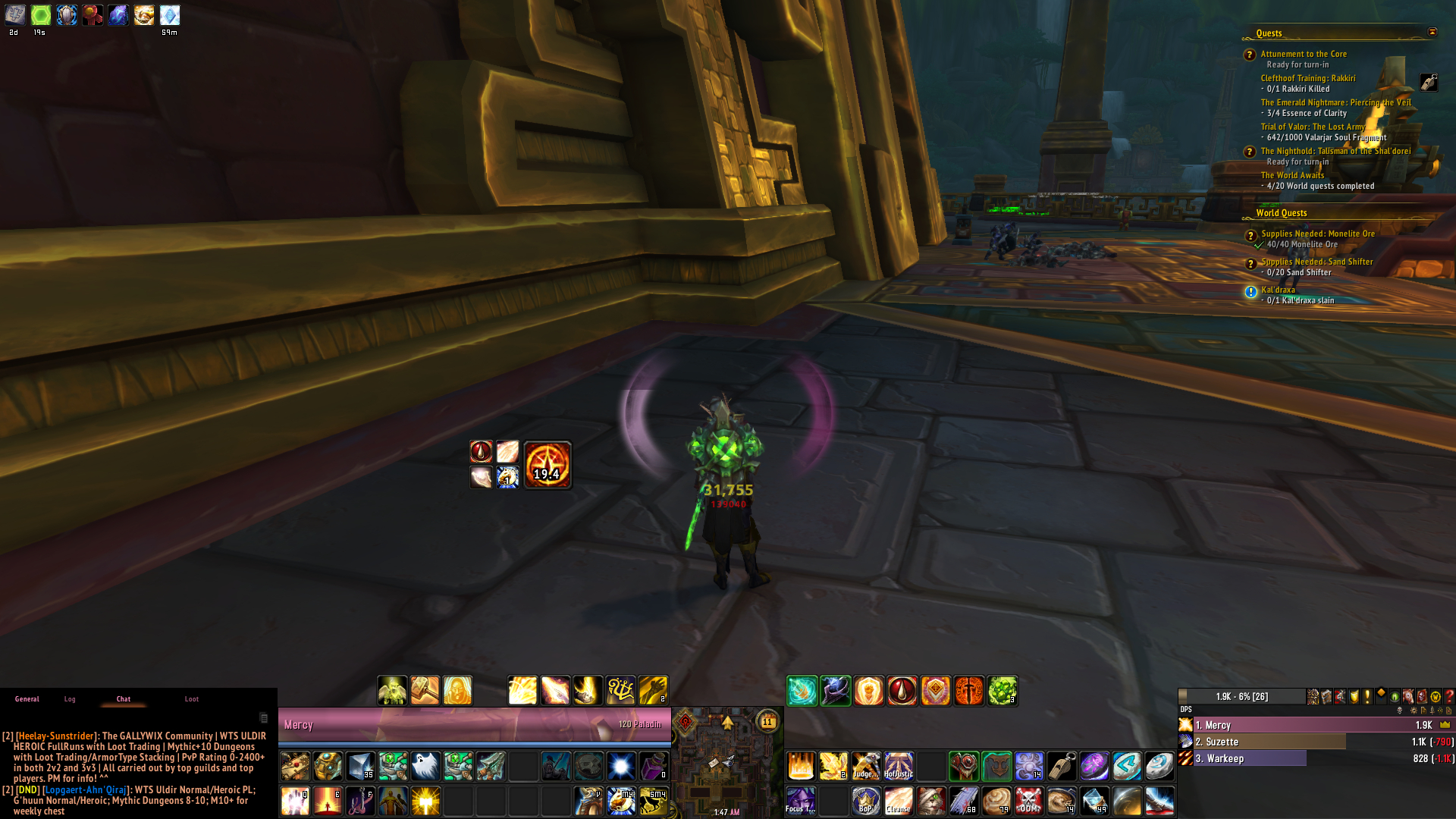The width and height of the screenshot is (1456, 819).
Task: Select the Log chat tab
Action: click(x=70, y=699)
